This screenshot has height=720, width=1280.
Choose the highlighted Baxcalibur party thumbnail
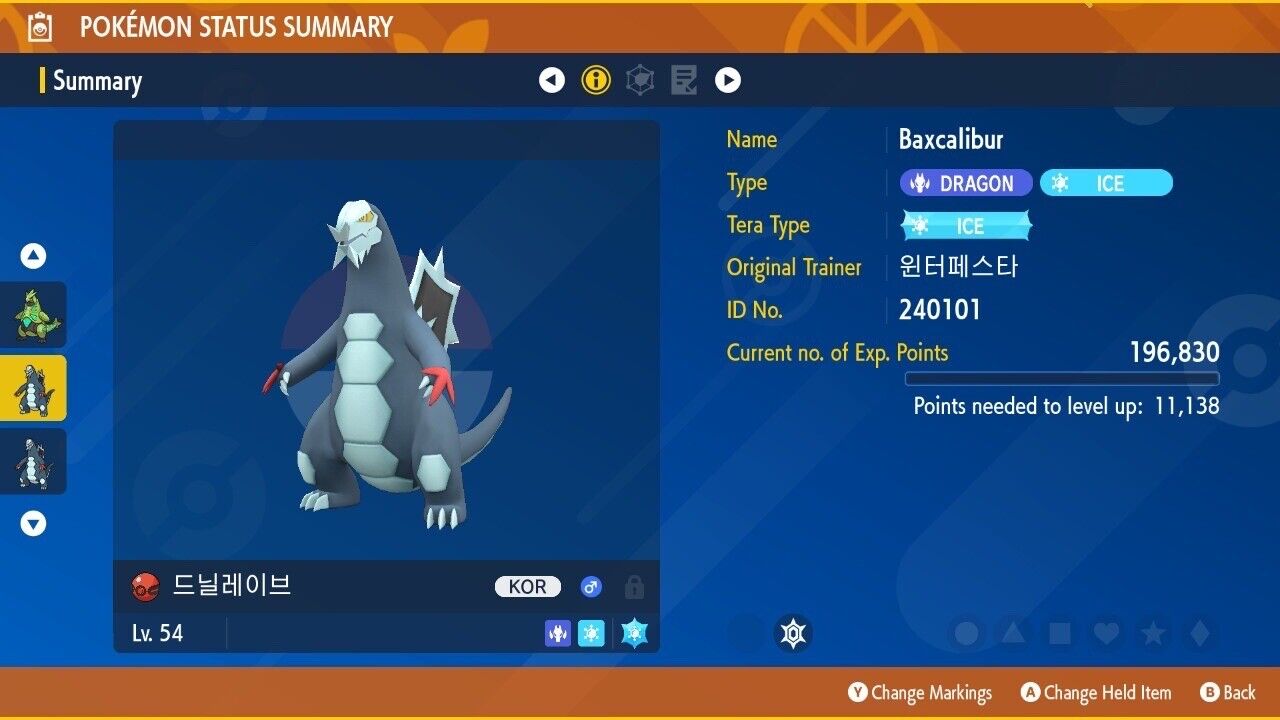34,388
